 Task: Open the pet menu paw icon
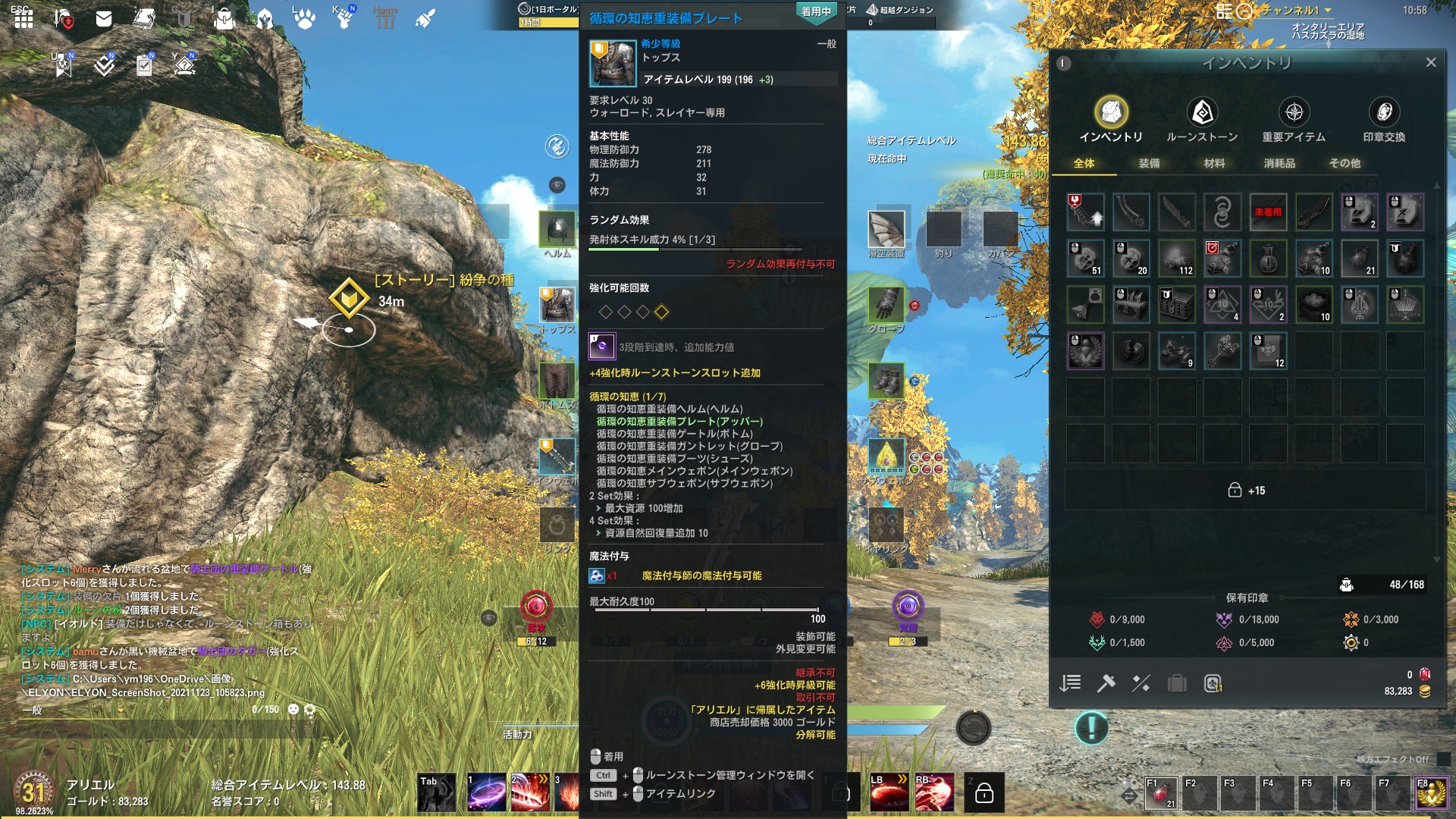coord(303,20)
